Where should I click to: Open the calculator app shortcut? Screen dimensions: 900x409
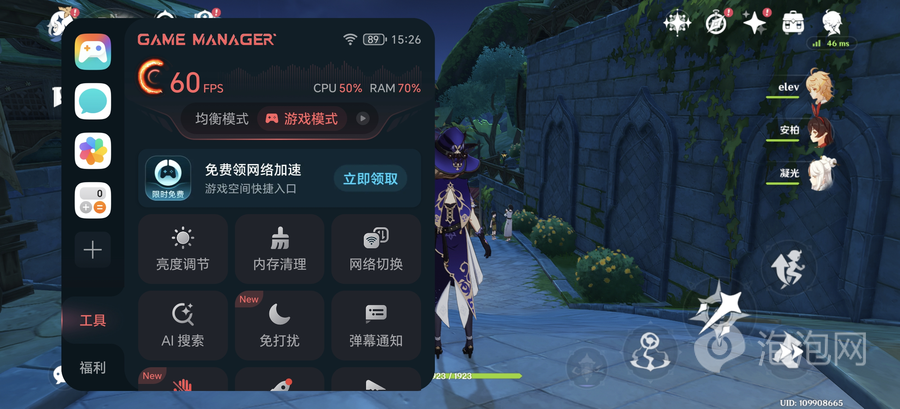point(93,200)
